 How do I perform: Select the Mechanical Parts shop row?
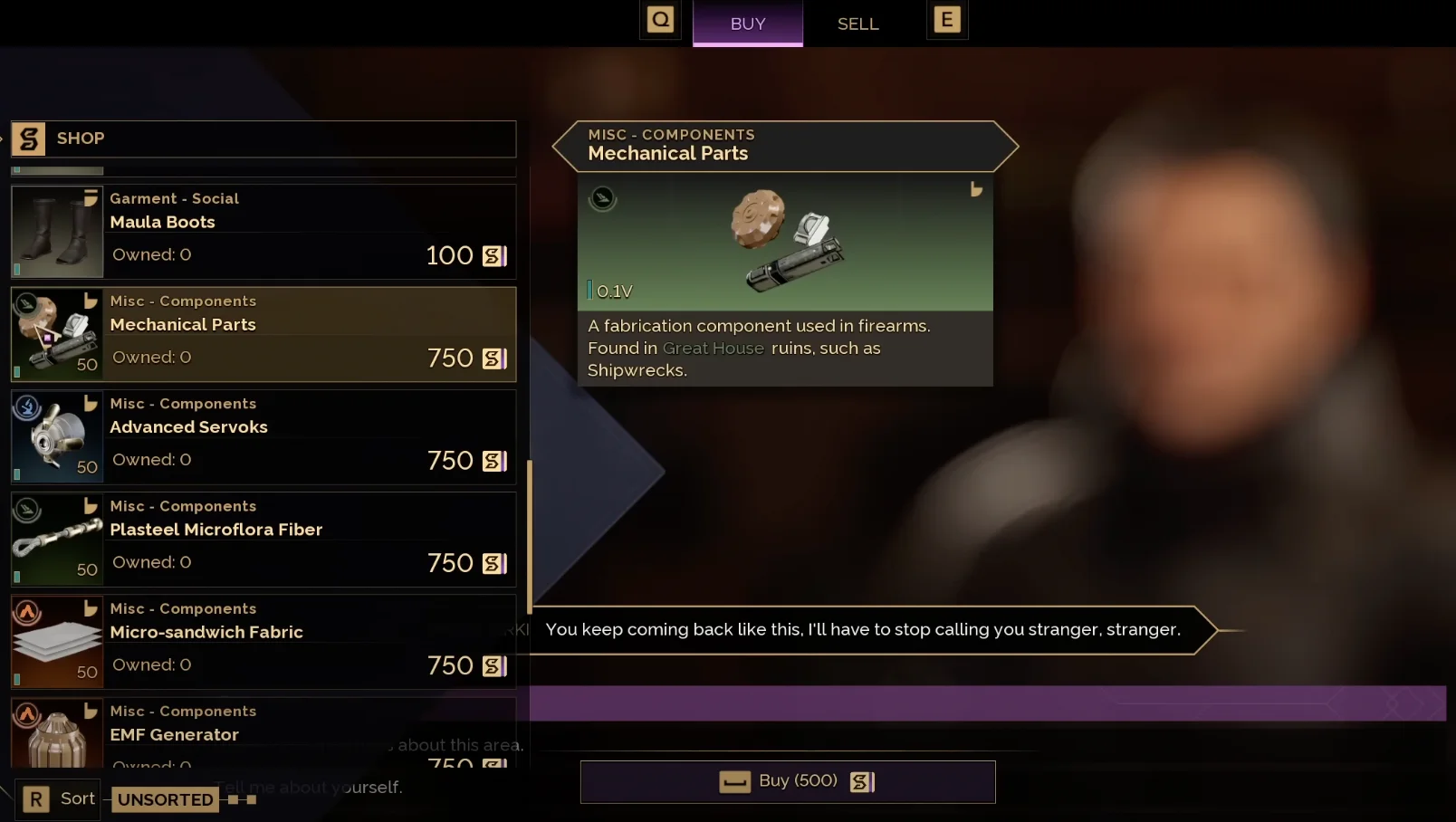pyautogui.click(x=263, y=334)
